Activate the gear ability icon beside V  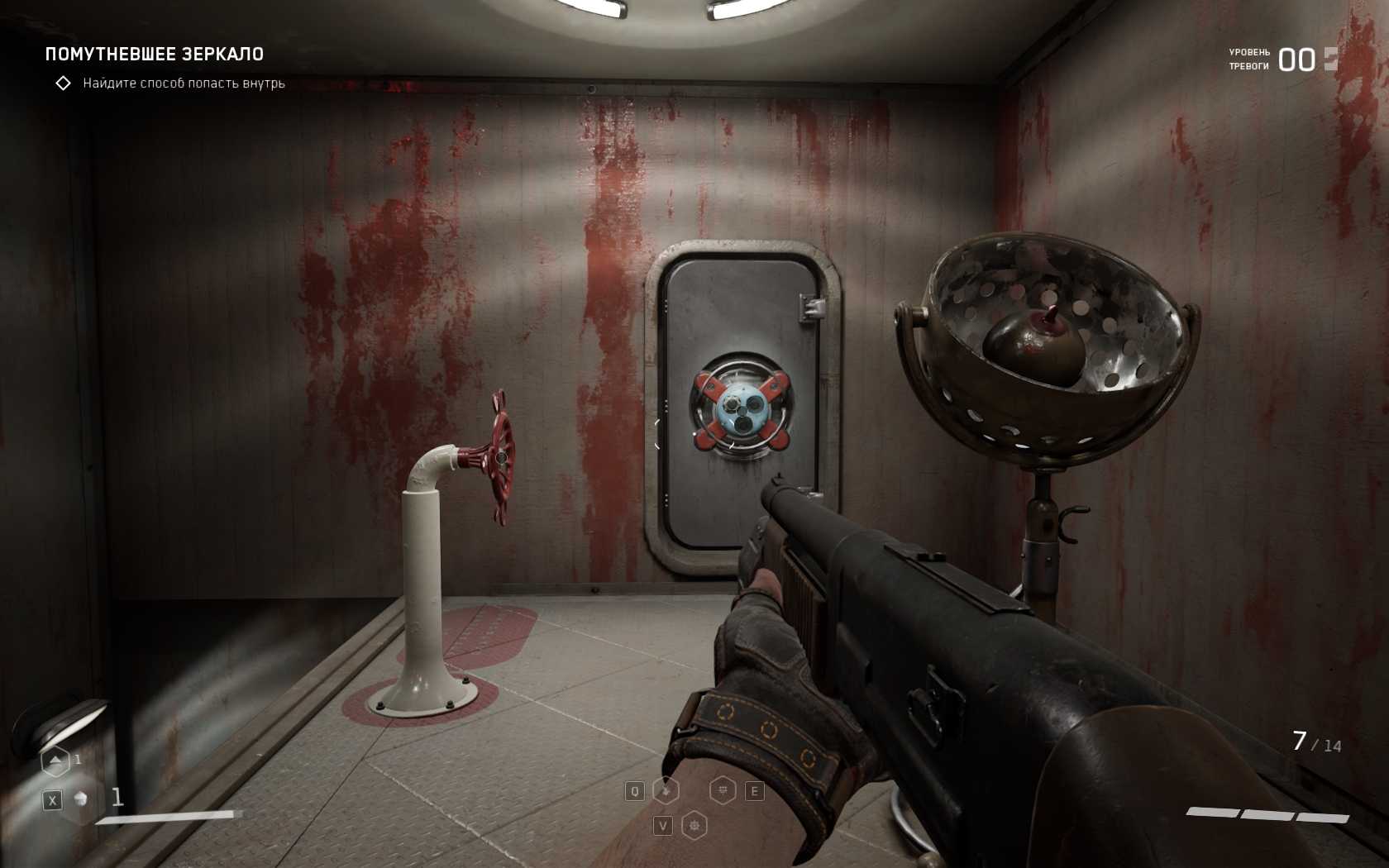(x=694, y=825)
